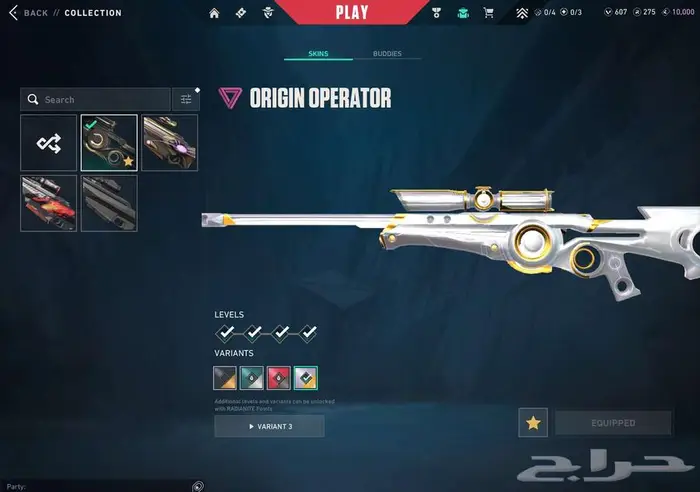Select the equipped Origin Operator thumbnail
Viewport: 700px width, 492px height.
pos(109,143)
